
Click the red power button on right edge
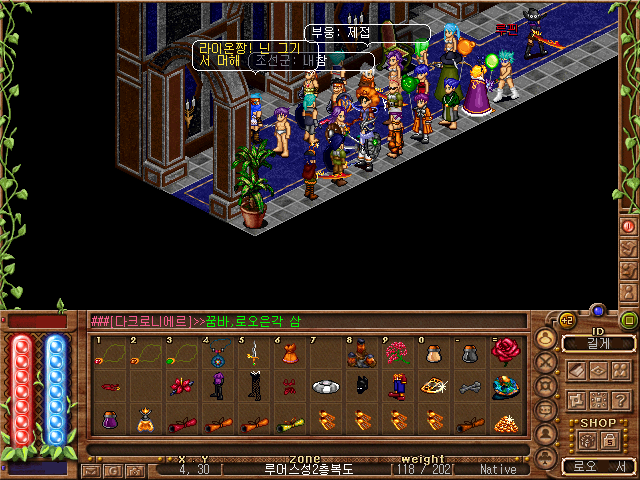[x=629, y=226]
